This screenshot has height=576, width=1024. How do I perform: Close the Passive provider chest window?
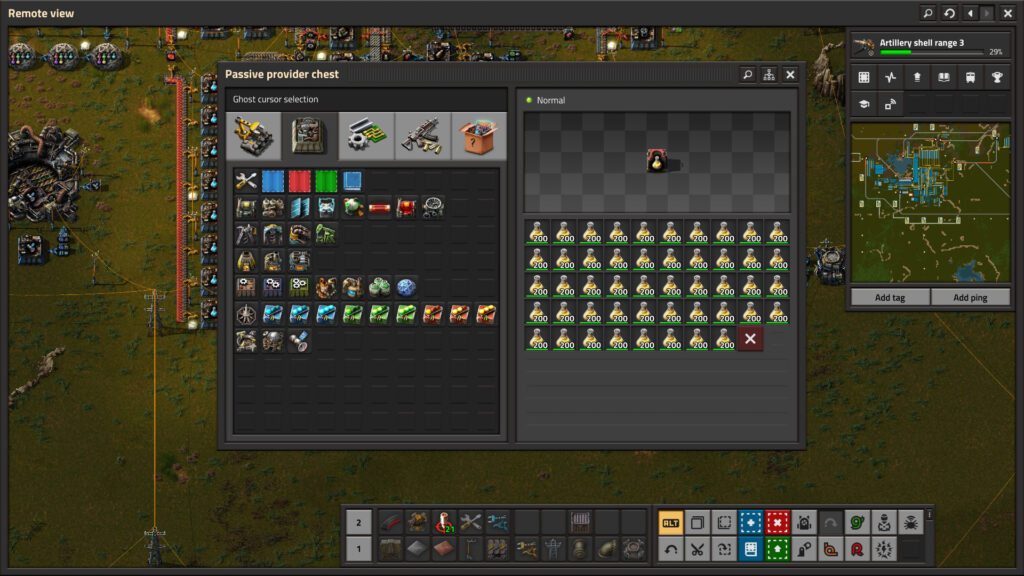point(790,75)
